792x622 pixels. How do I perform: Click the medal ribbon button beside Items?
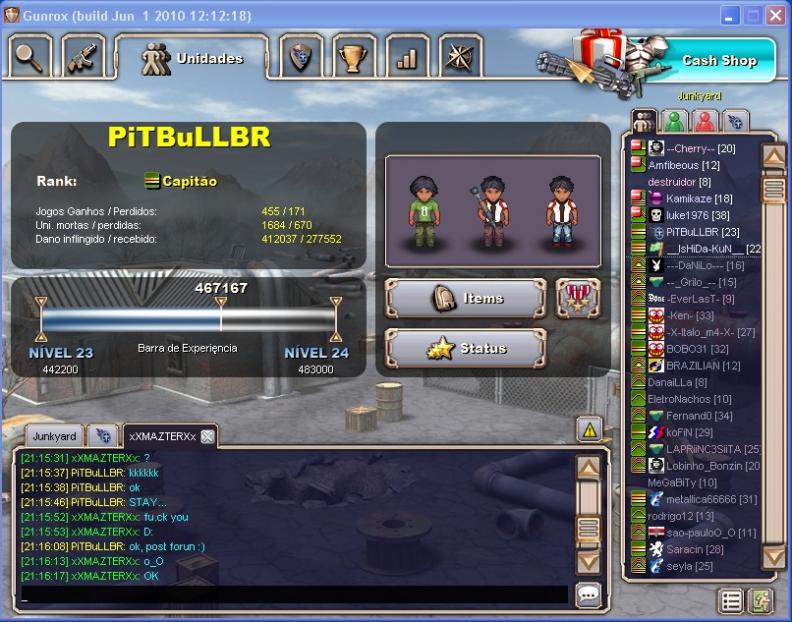tap(578, 298)
